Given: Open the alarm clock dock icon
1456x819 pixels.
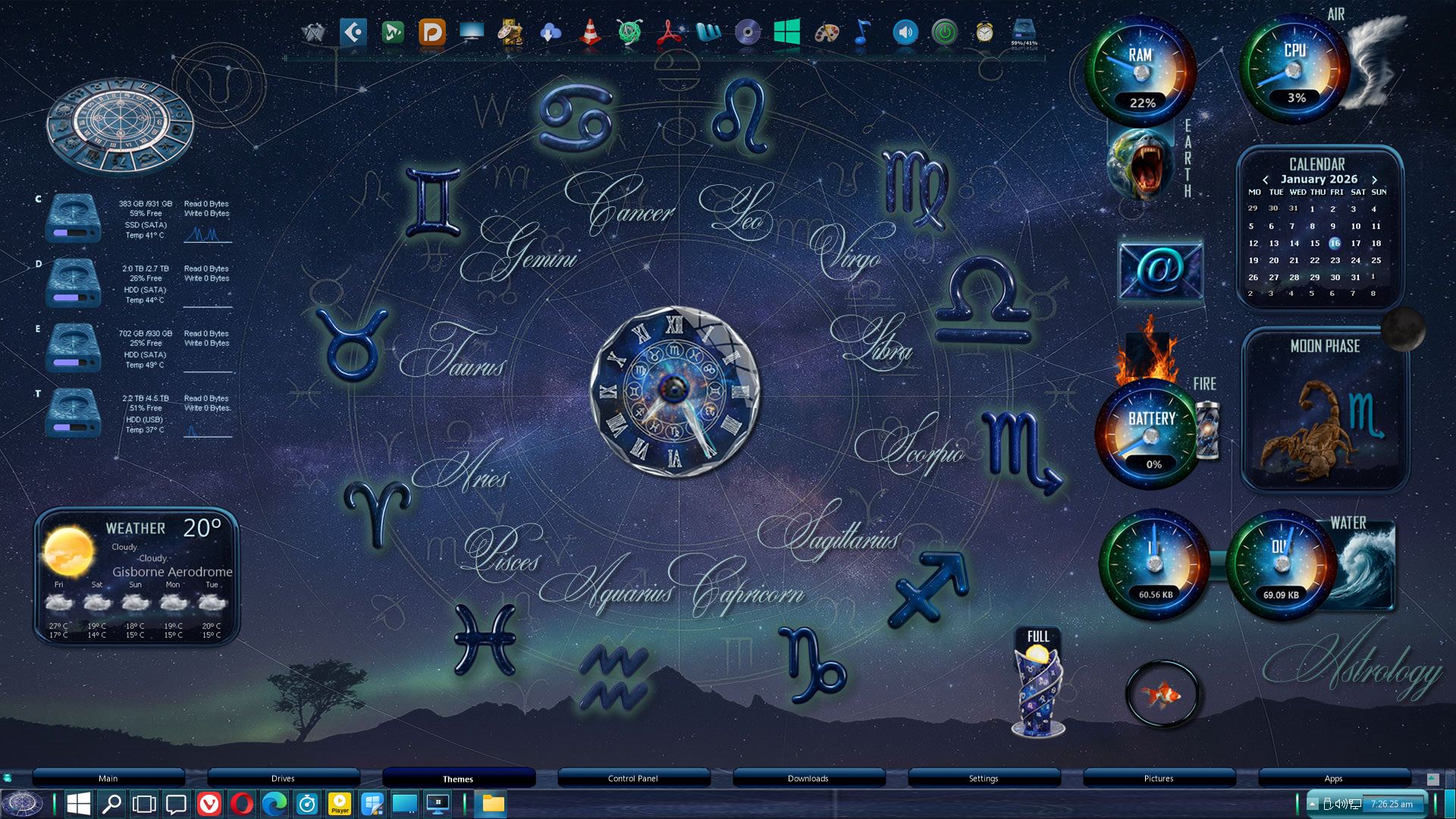Looking at the screenshot, I should click(x=984, y=33).
